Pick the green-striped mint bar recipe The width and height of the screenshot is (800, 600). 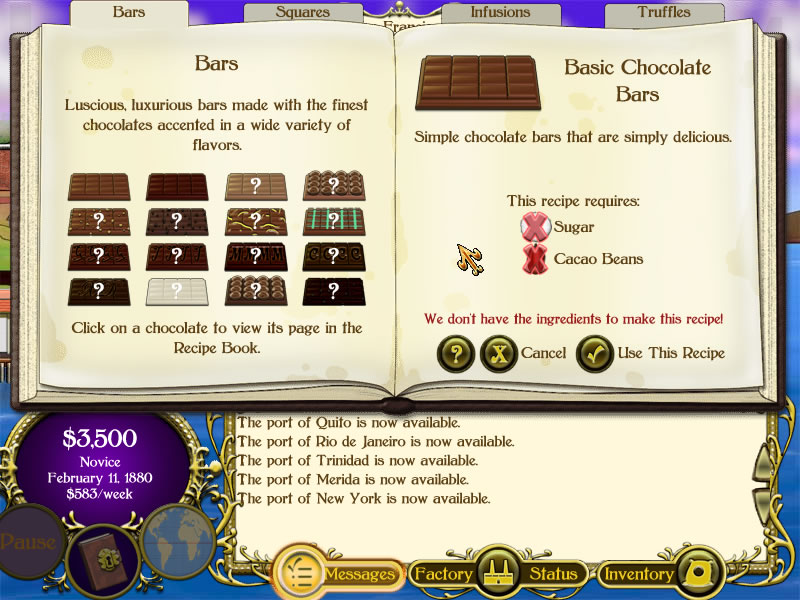334,221
